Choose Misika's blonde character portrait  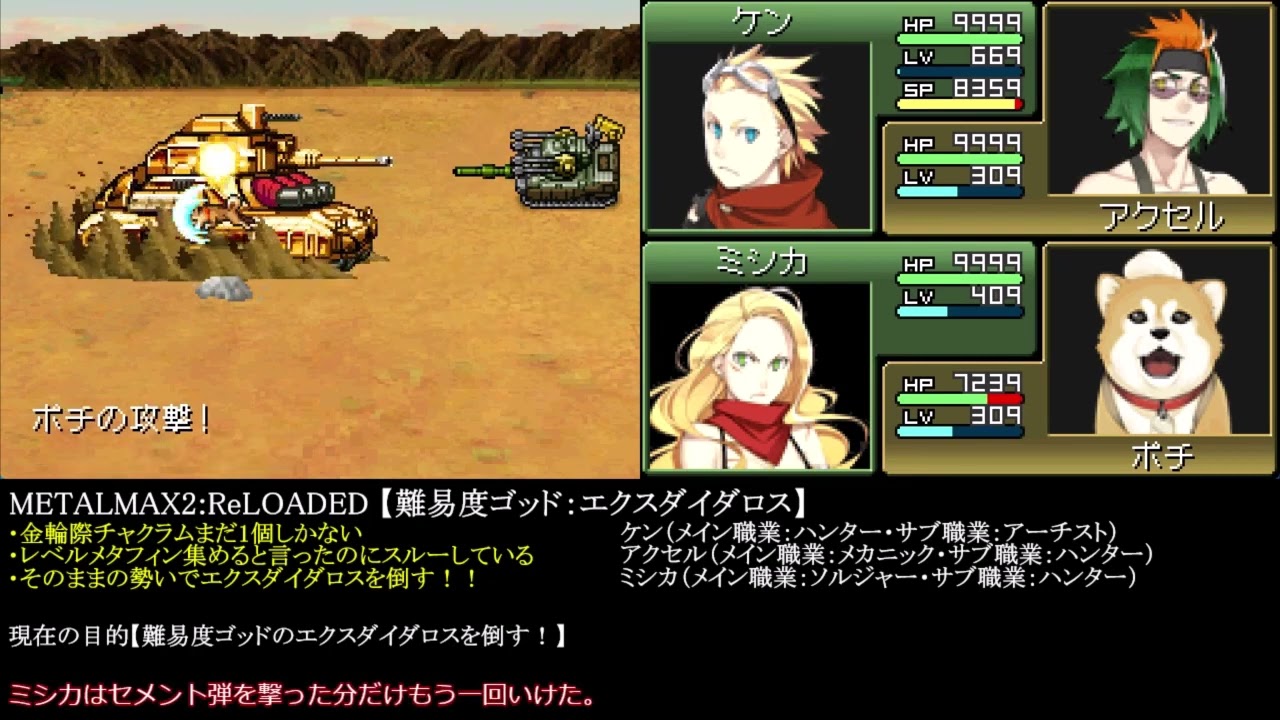757,375
